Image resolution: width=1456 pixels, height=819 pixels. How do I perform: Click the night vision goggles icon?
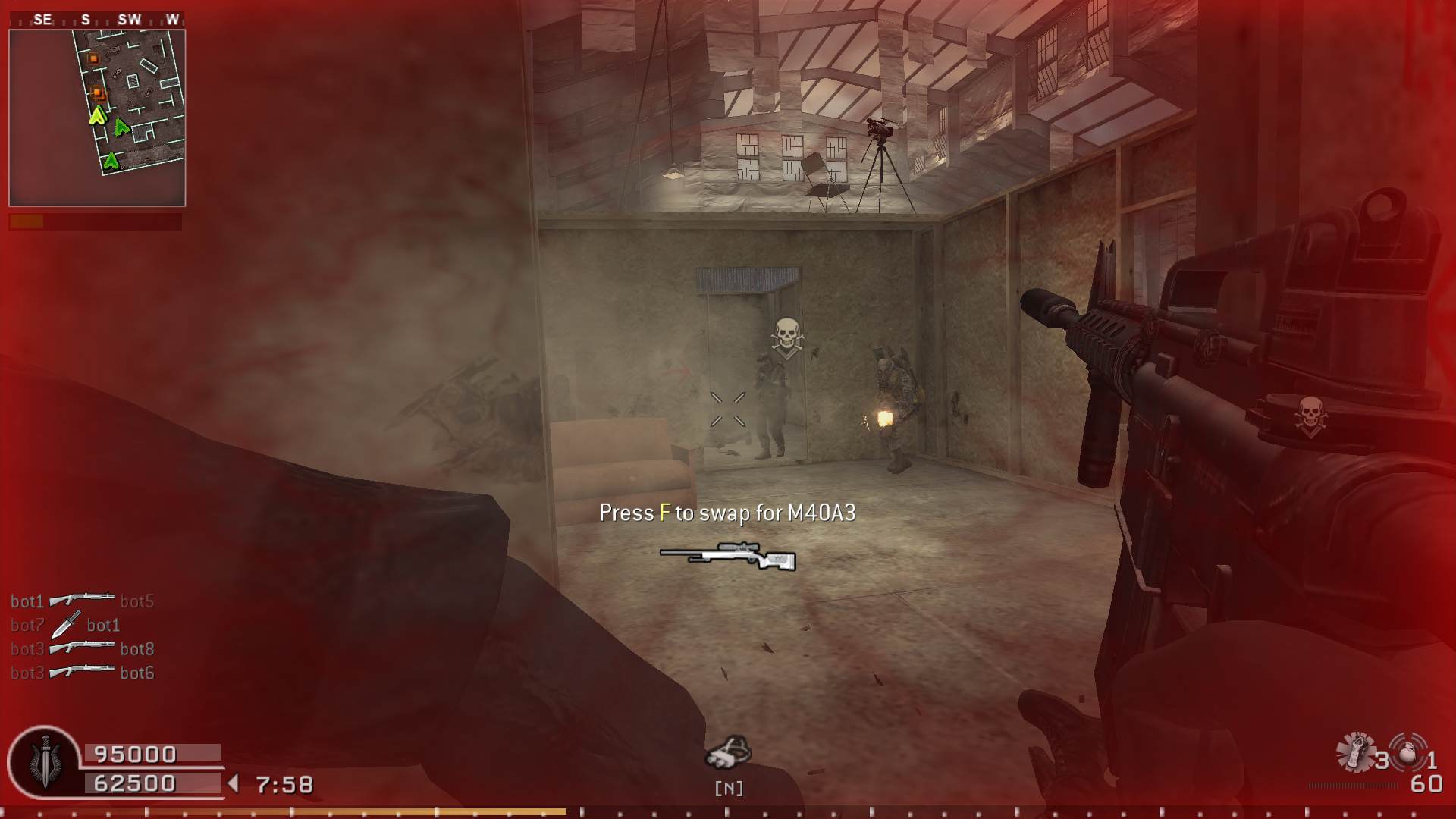click(728, 753)
